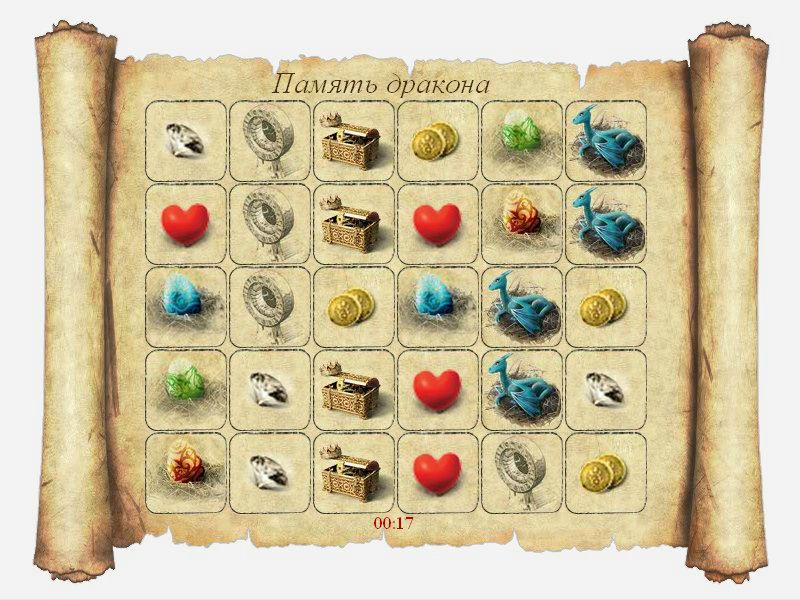Screen dimensions: 800x600
Task: Select the coins tile between stone ring and blue egg
Action: pos(352,306)
